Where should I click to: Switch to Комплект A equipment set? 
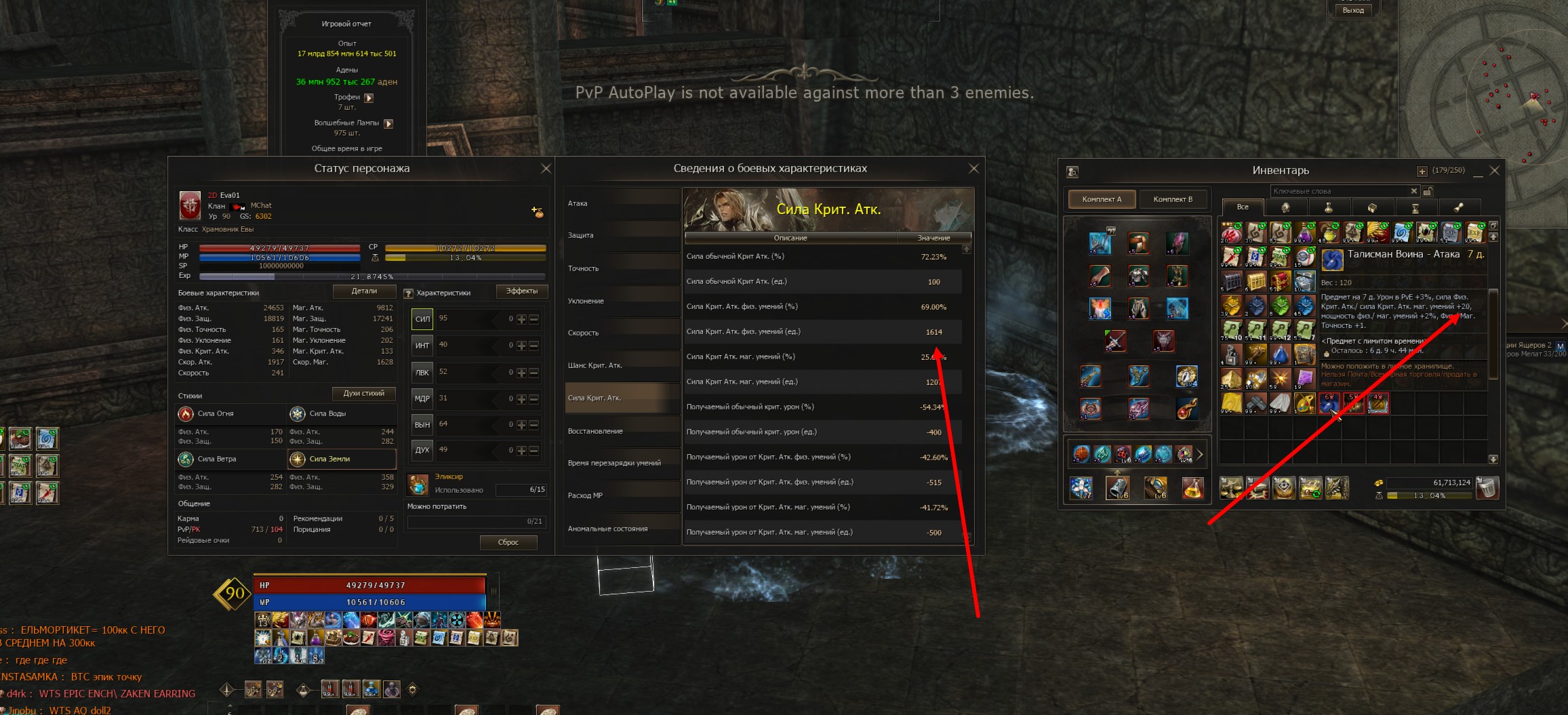[x=1102, y=199]
